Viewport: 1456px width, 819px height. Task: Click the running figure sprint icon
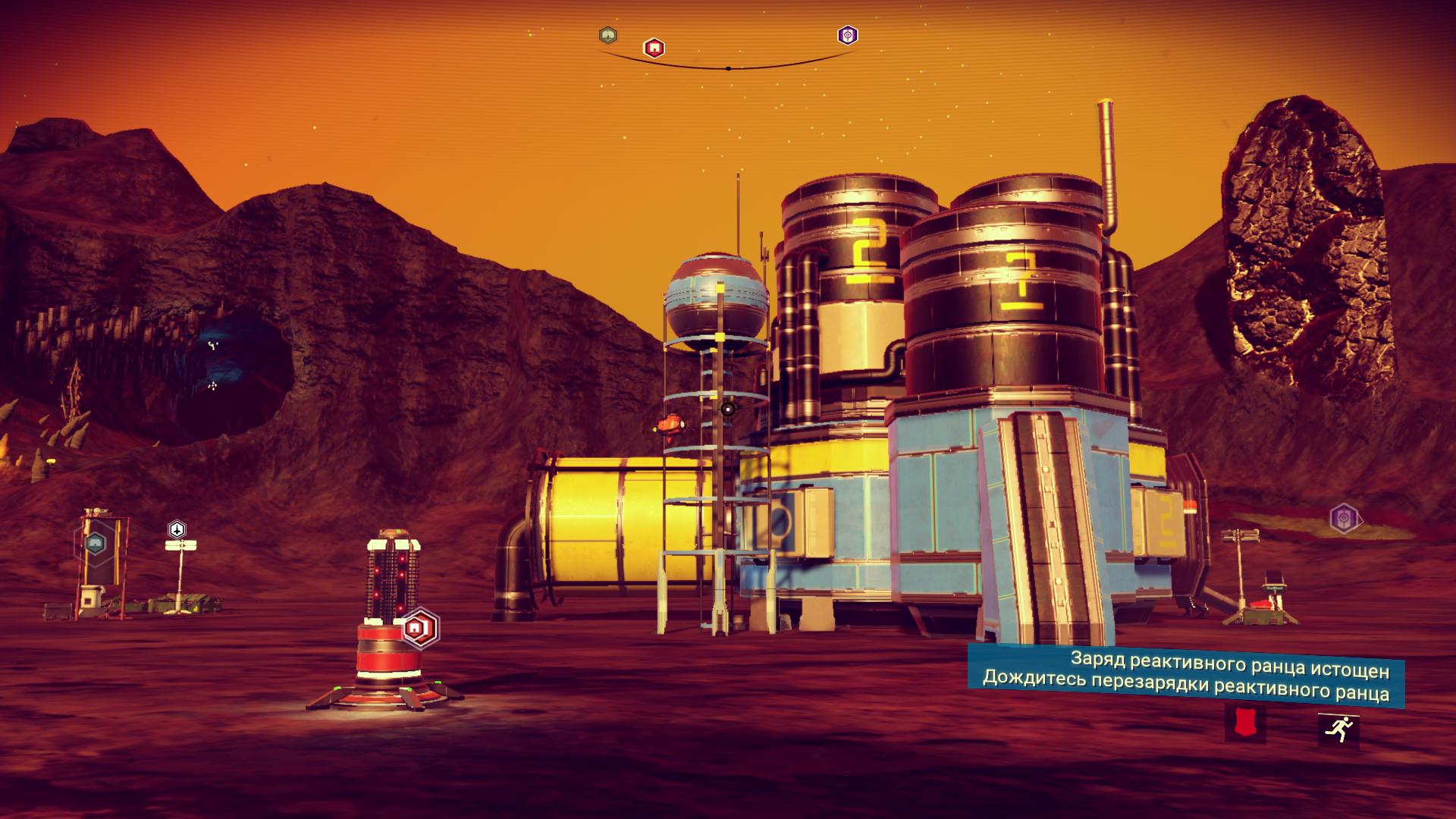coord(1338,731)
